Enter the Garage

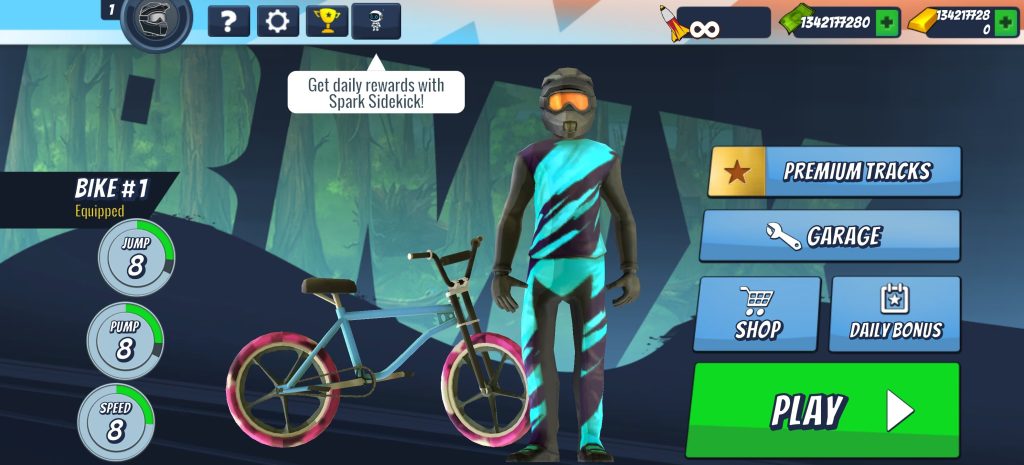click(x=830, y=236)
